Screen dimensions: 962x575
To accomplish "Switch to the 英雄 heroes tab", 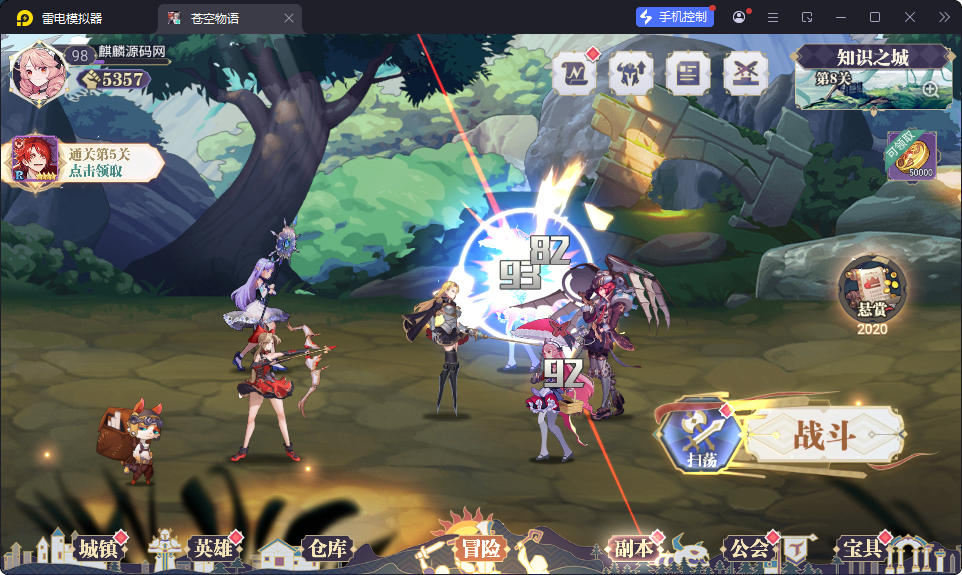I will click(x=214, y=548).
